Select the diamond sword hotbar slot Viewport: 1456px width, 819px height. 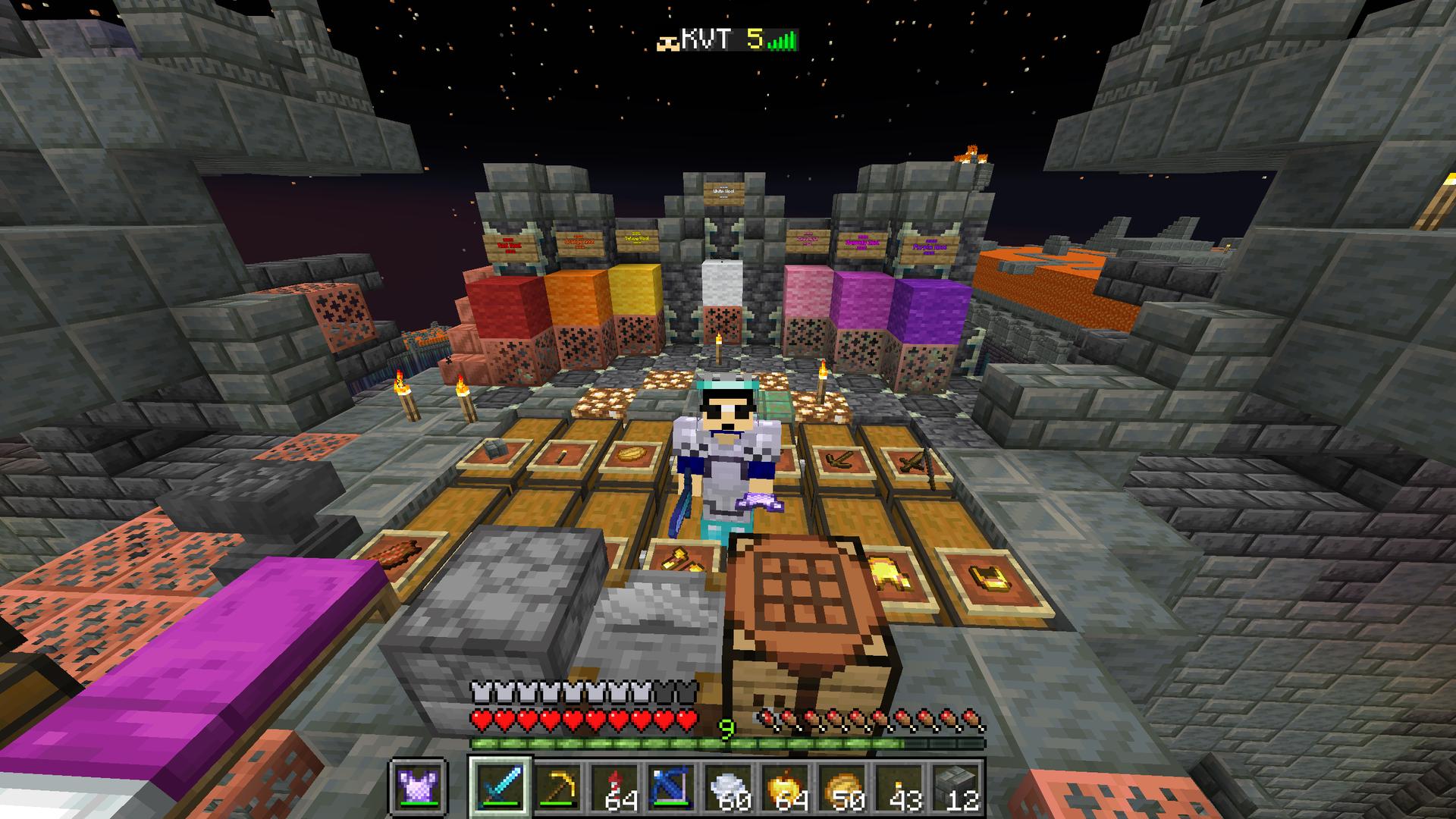[500, 786]
